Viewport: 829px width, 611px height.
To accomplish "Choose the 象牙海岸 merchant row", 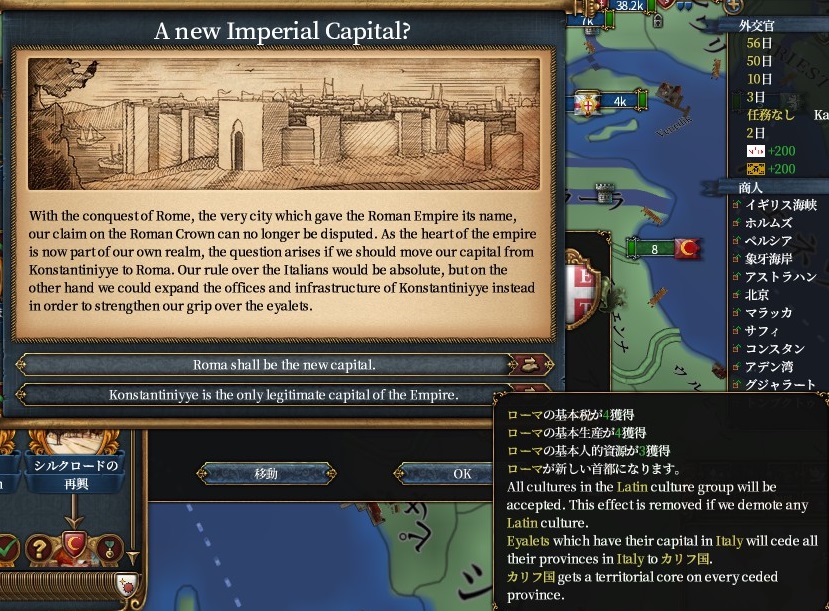I will click(x=768, y=259).
